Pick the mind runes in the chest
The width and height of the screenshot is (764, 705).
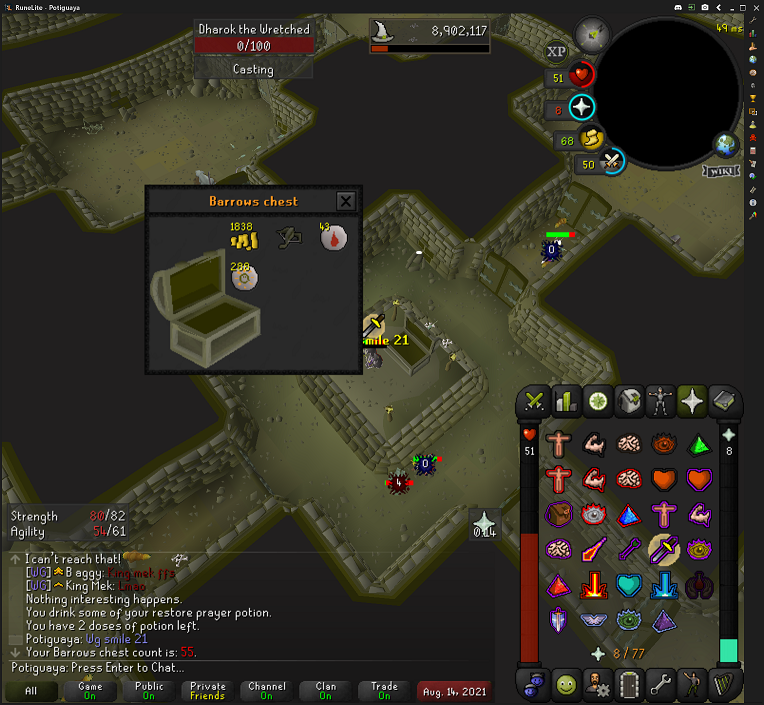pyautogui.click(x=244, y=277)
